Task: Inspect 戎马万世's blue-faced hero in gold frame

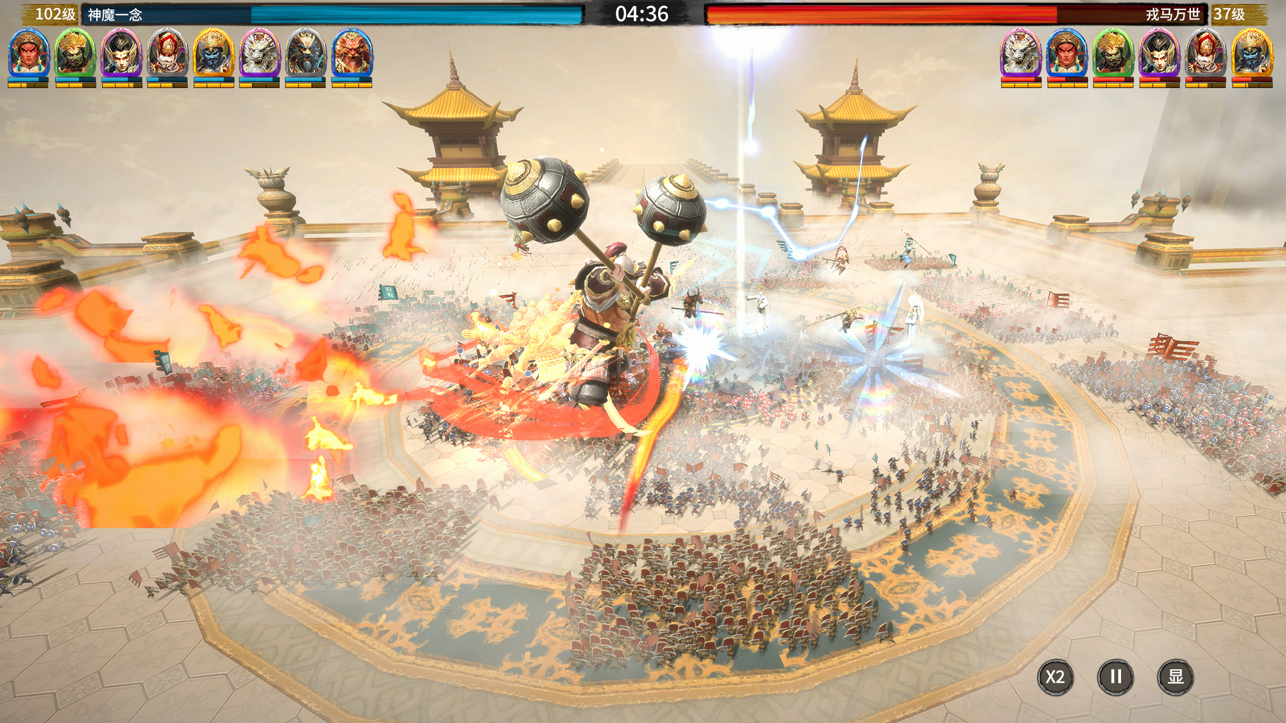Action: (x=1251, y=53)
